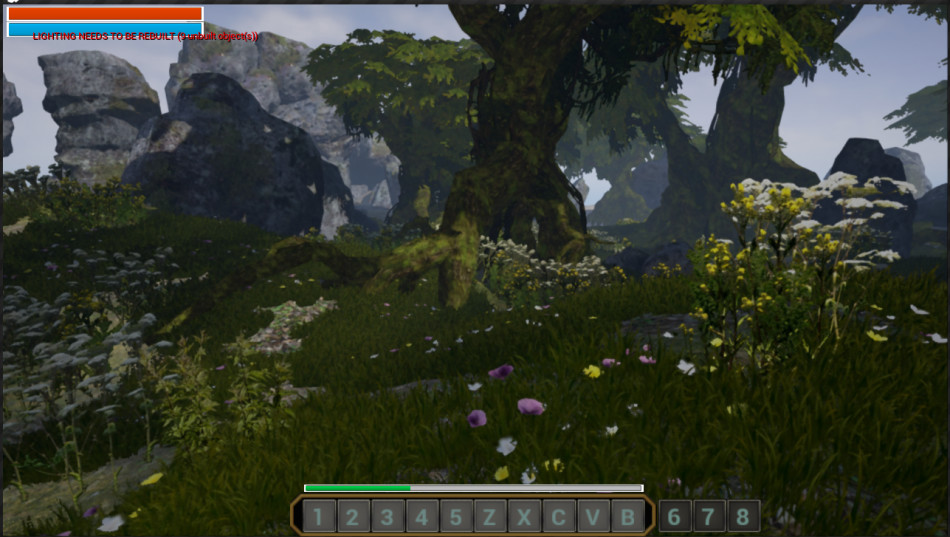Choose the C hotbar slot
Screen dimensions: 950x537
point(559,517)
